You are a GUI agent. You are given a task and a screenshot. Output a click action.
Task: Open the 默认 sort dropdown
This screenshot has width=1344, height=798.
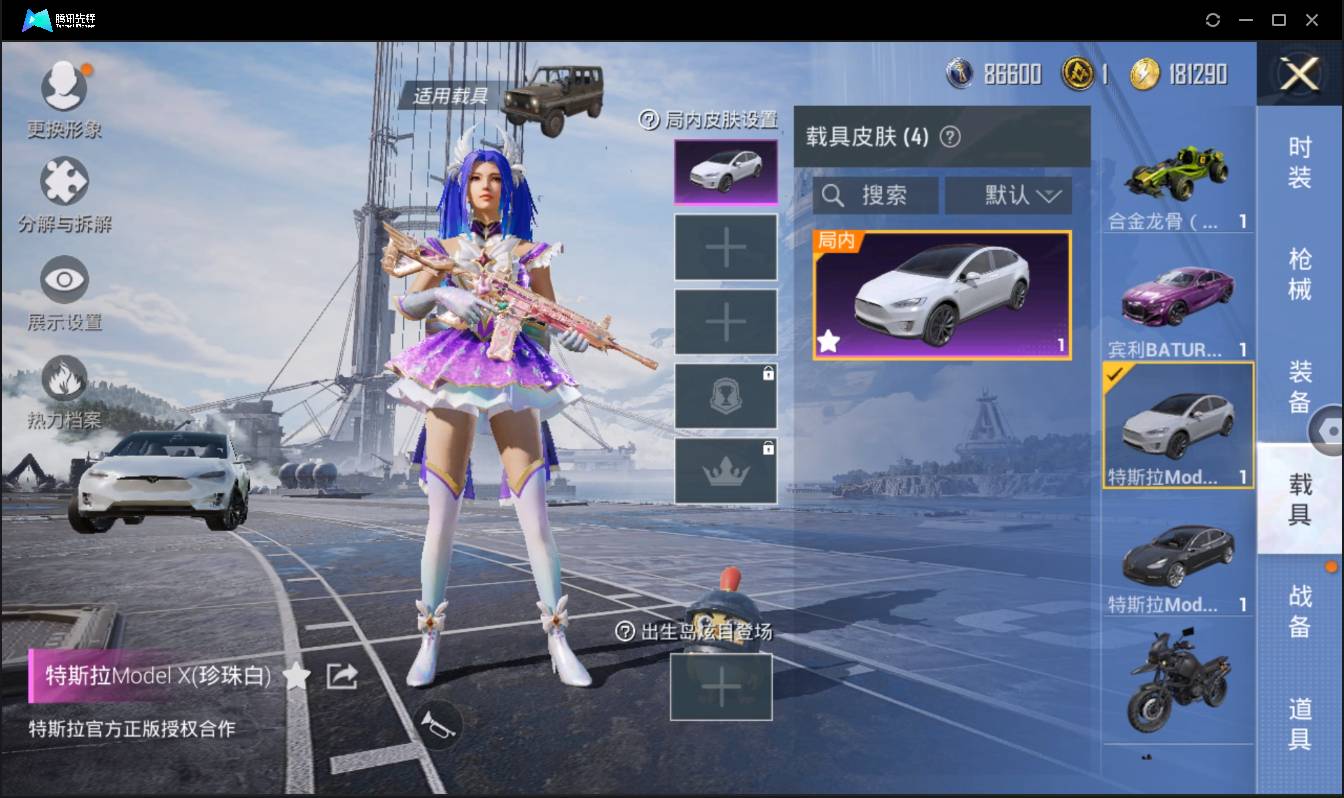click(1008, 195)
